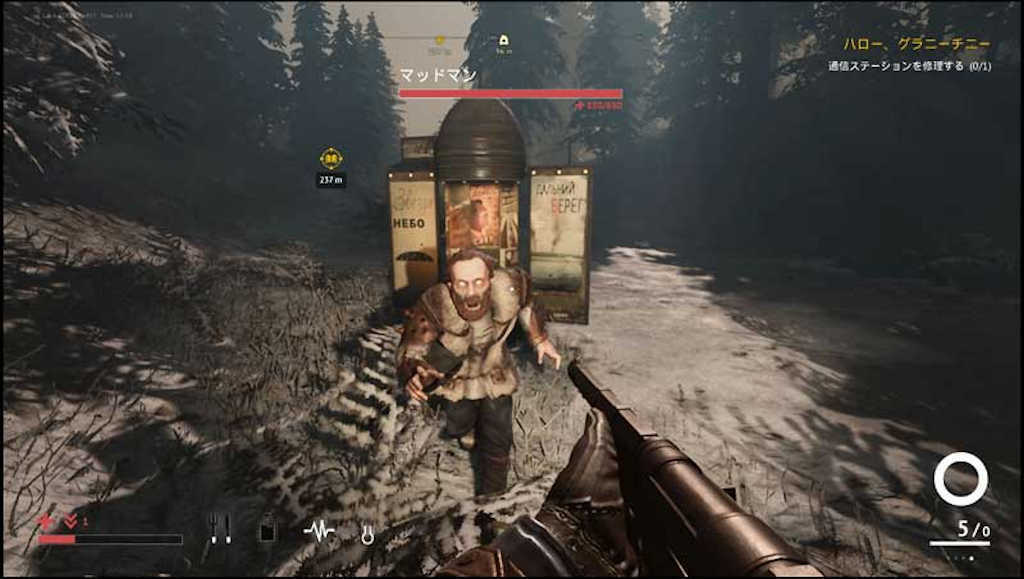Select the yellow waypoint marker showing 237 m

click(331, 158)
